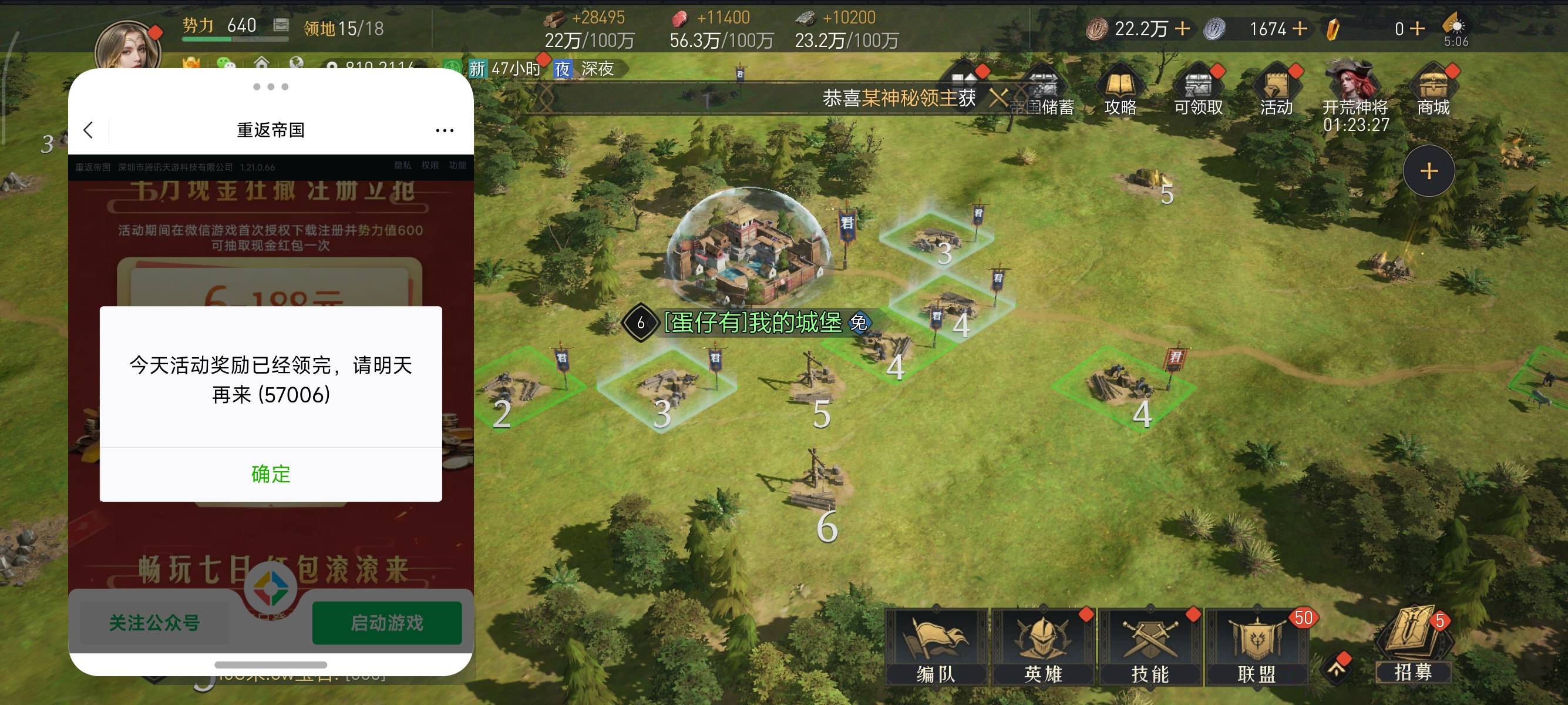1568x705 pixels.
Task: Open the 英雄 heroes menu
Action: point(1043,645)
